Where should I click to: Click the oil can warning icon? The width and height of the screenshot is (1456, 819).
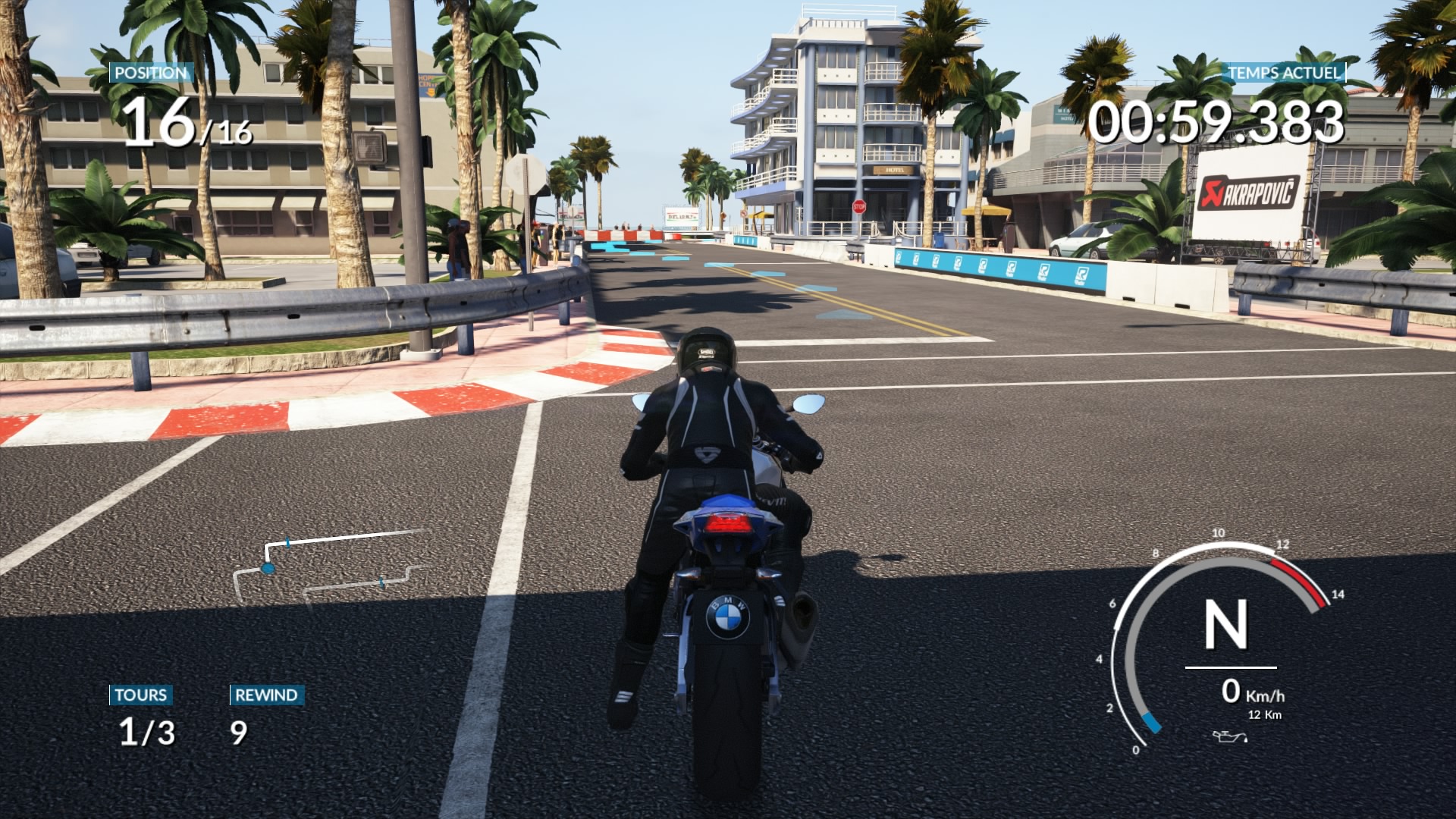(x=1228, y=736)
